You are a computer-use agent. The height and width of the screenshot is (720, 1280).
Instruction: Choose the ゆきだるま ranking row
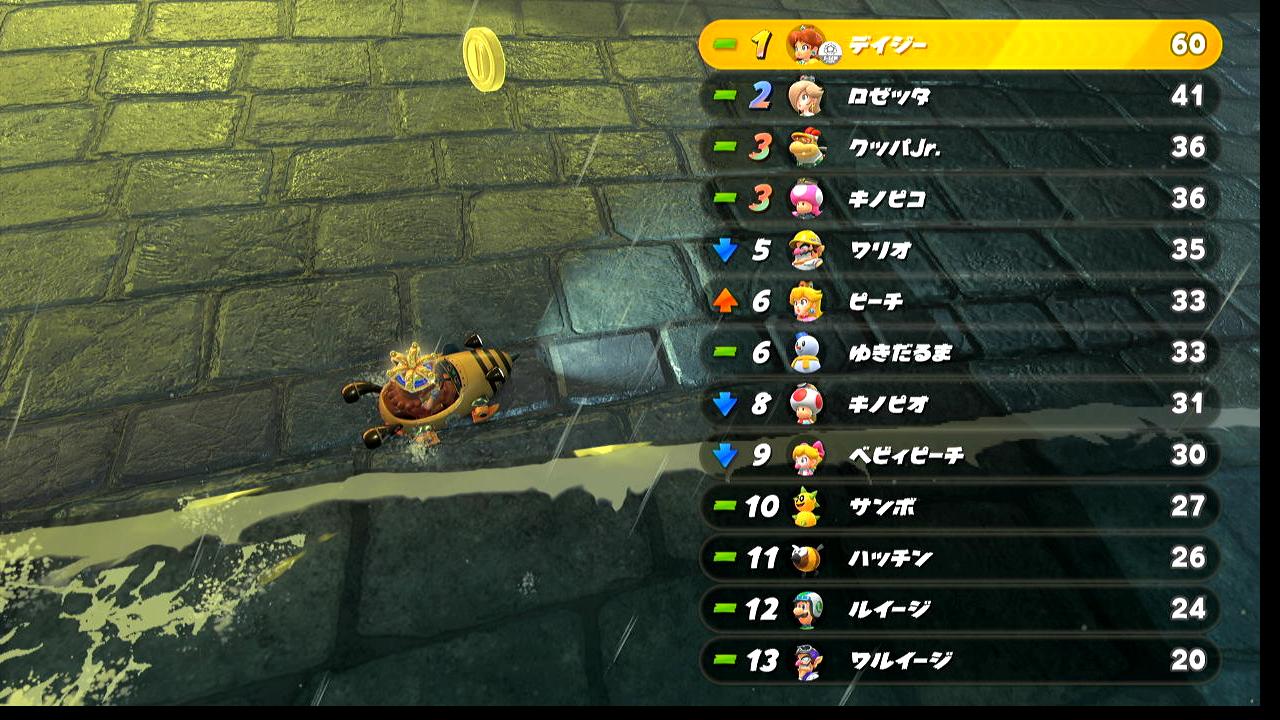click(960, 352)
